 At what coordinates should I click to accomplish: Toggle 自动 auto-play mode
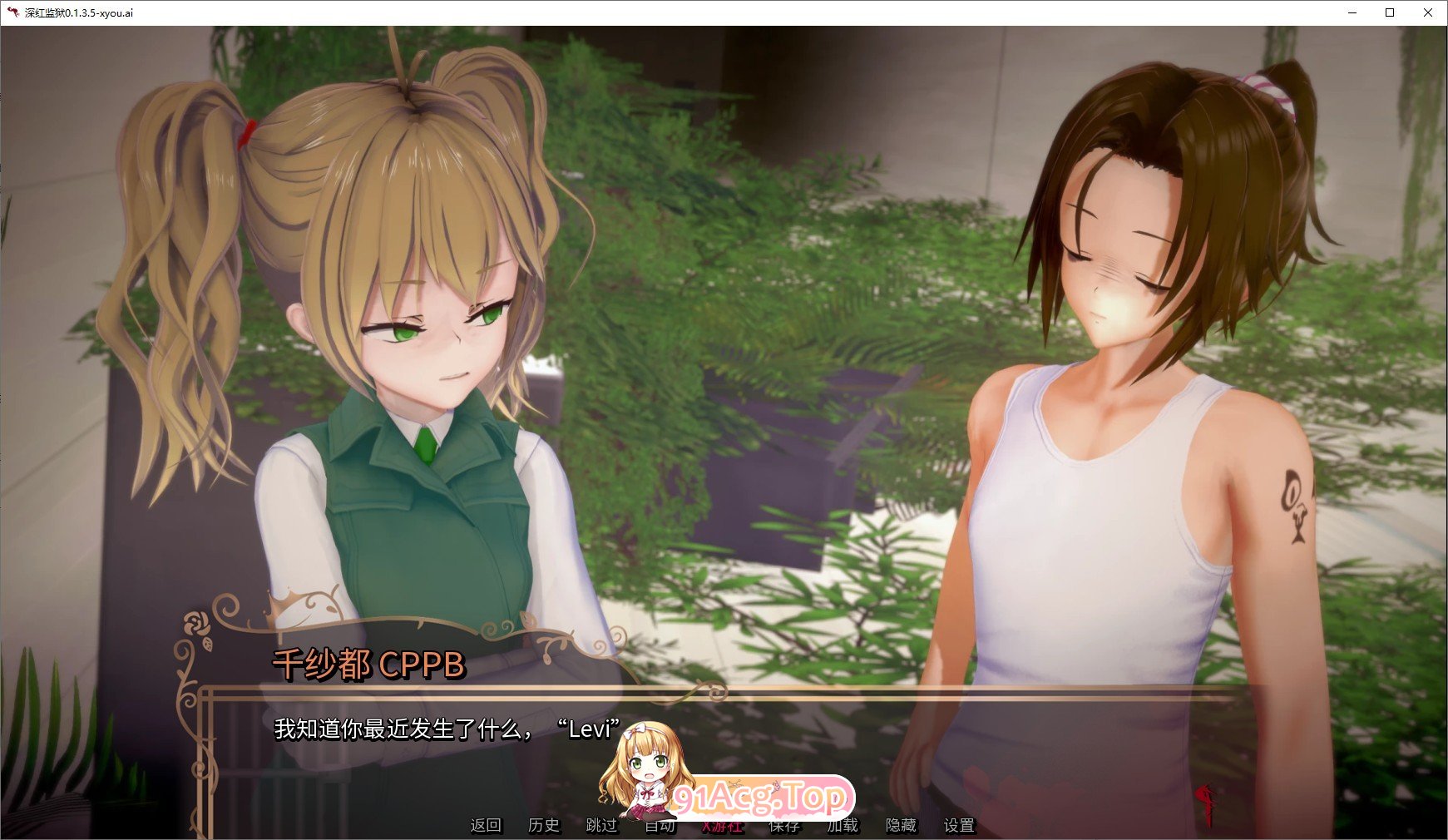pyautogui.click(x=660, y=827)
